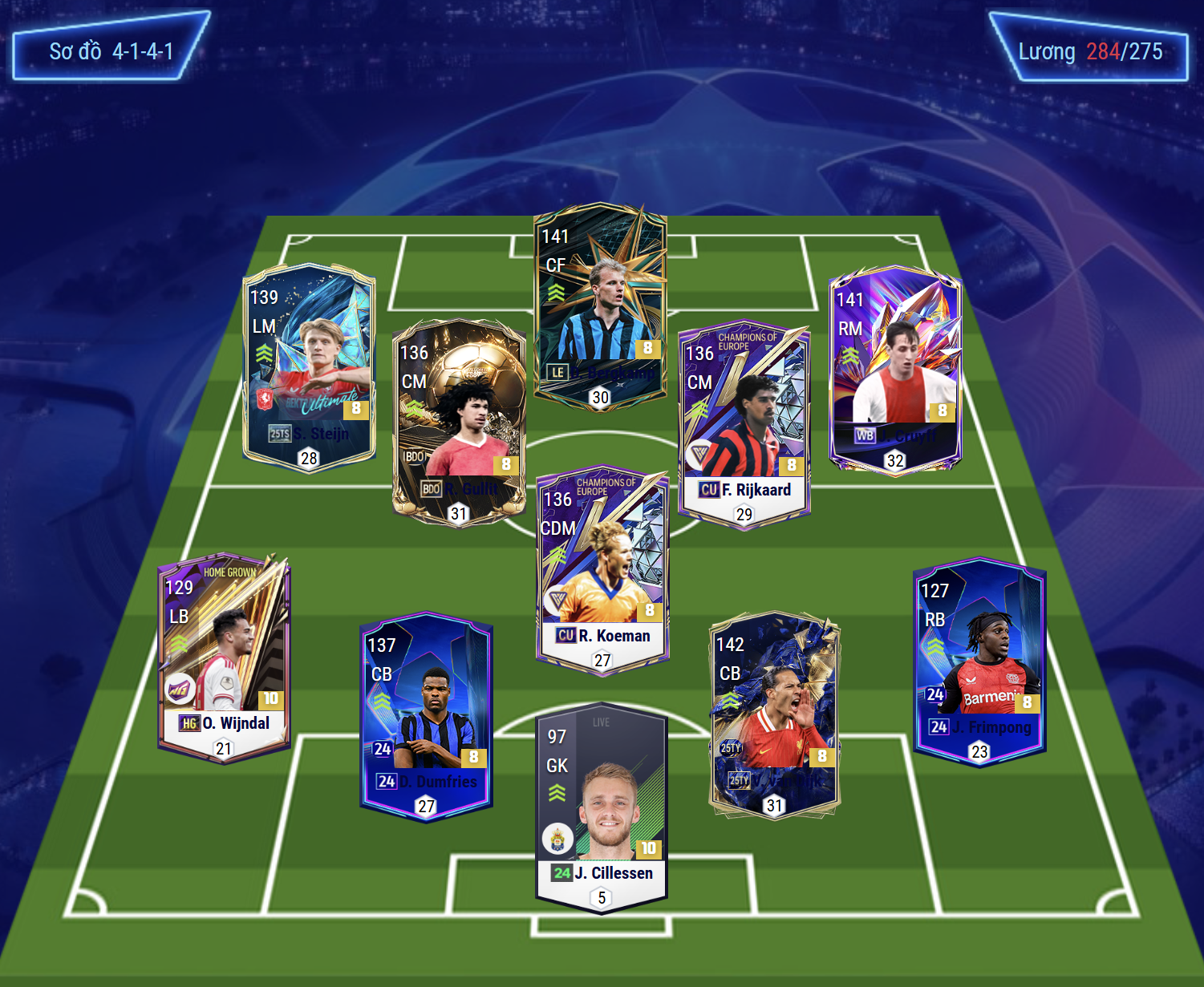Viewport: 1204px width, 987px height.
Task: Select the 142-rated Liverpool CB card
Action: (x=774, y=715)
